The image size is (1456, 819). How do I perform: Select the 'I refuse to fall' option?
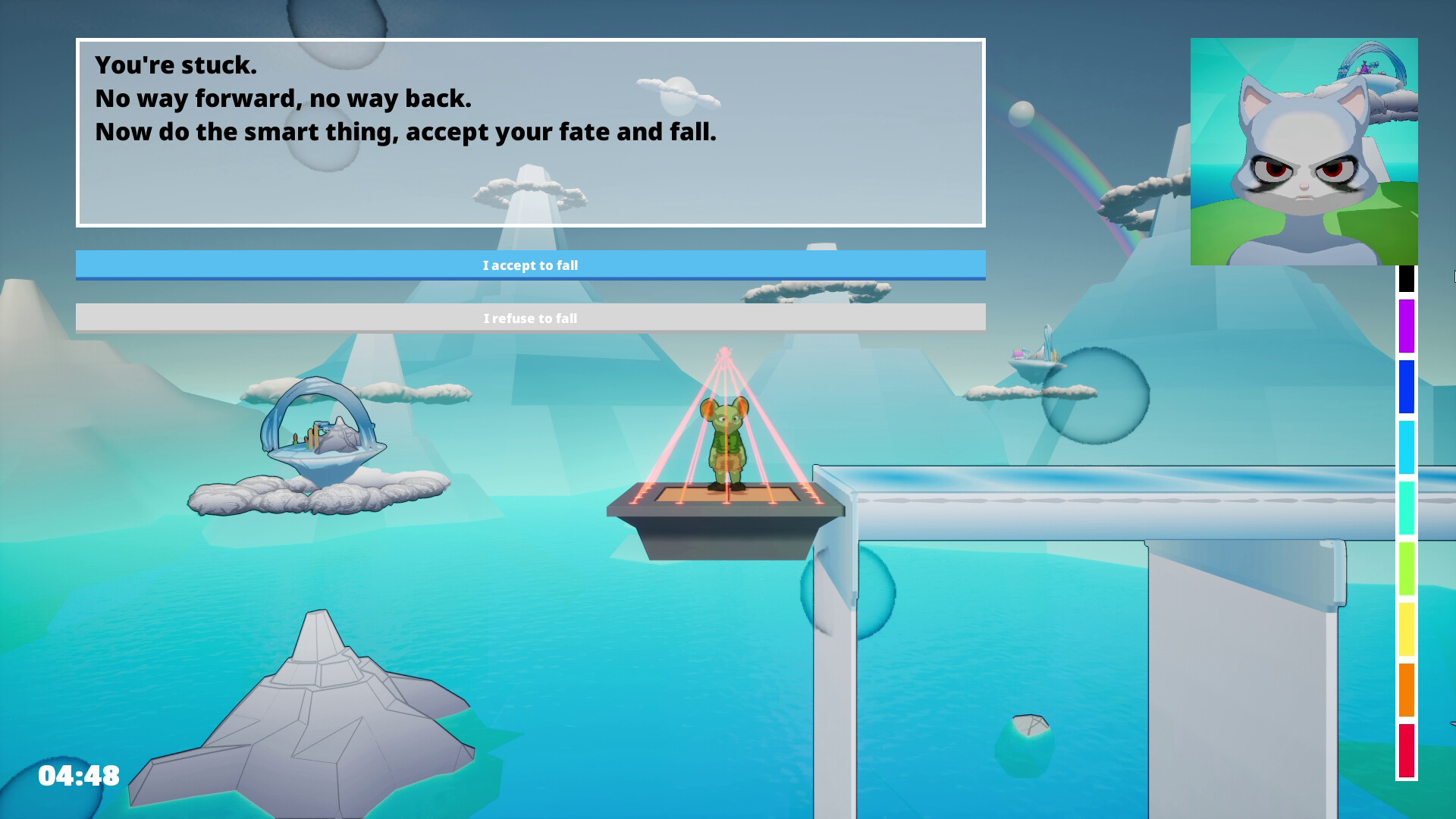coord(531,318)
